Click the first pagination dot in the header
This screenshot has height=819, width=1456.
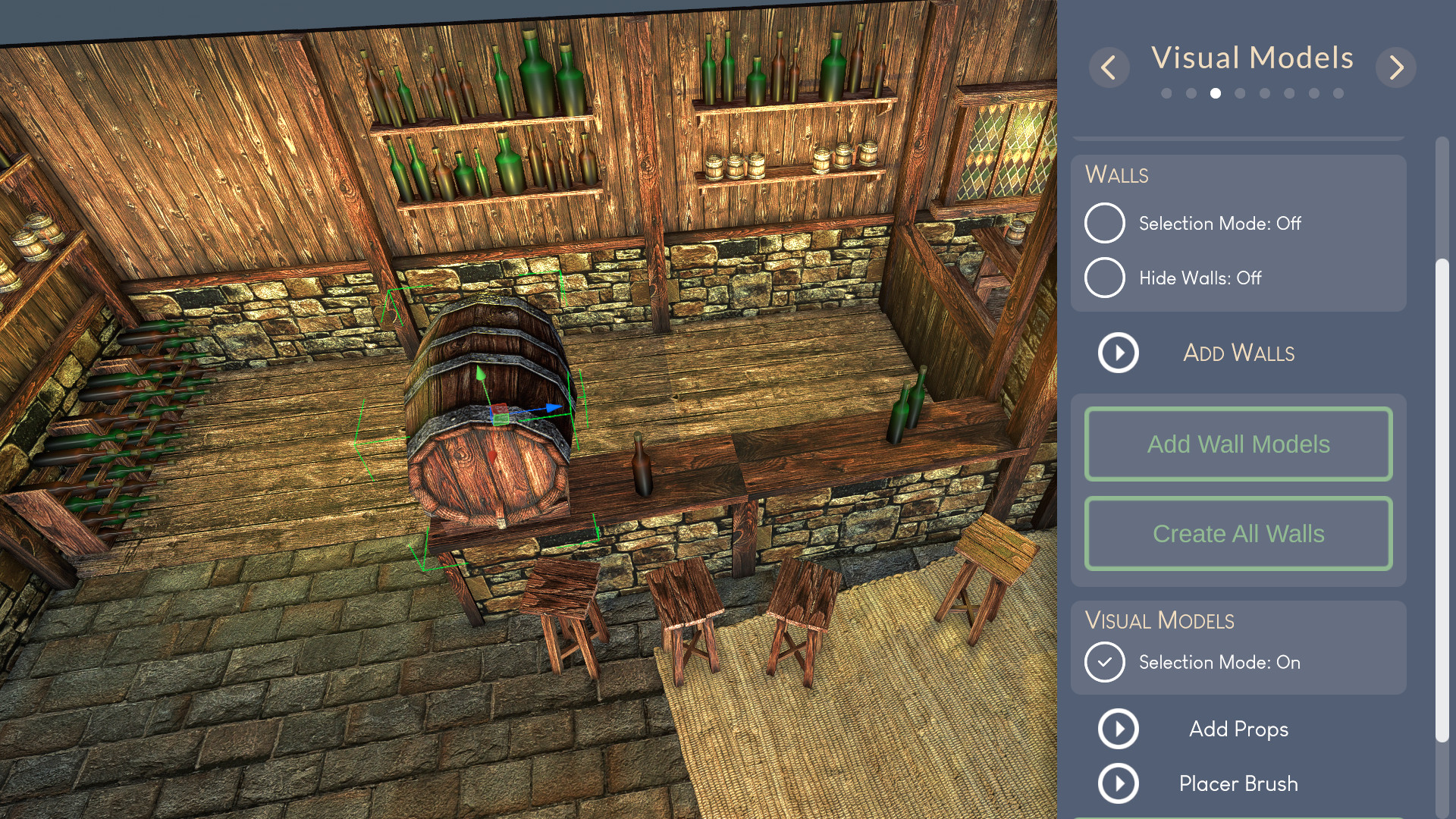point(1168,93)
